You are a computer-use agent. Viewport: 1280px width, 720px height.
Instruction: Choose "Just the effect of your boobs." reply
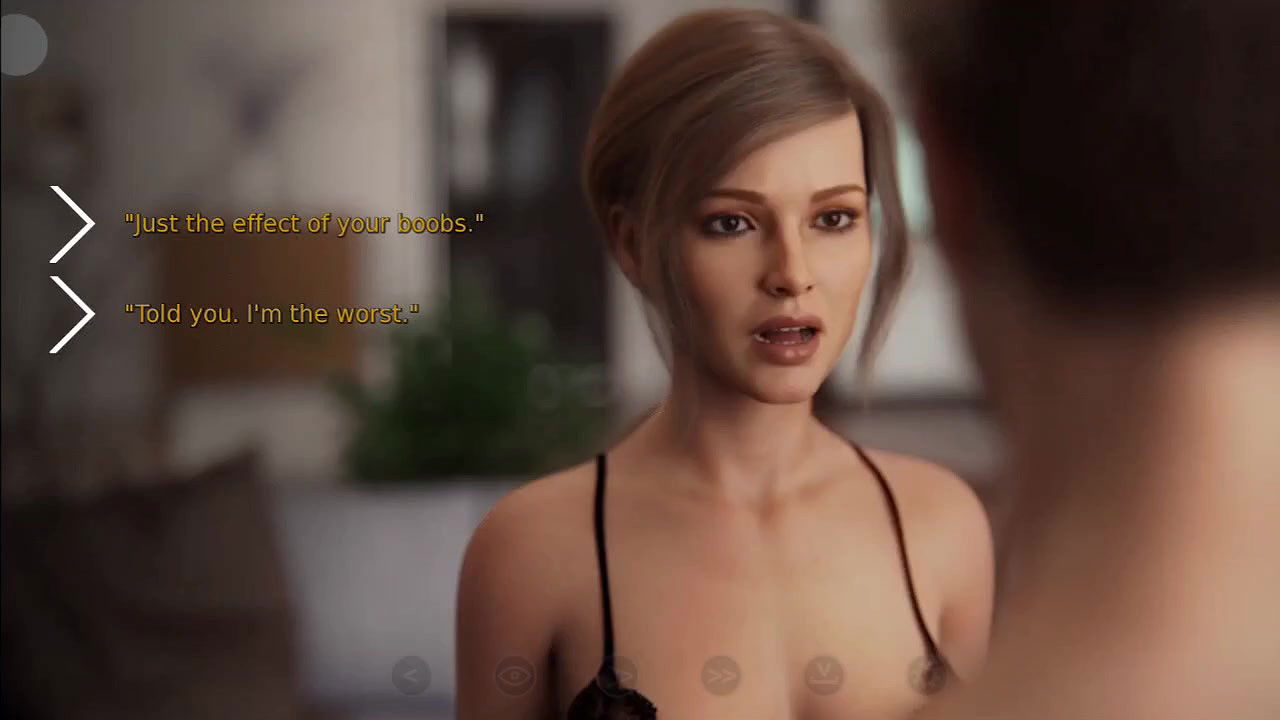pos(304,224)
